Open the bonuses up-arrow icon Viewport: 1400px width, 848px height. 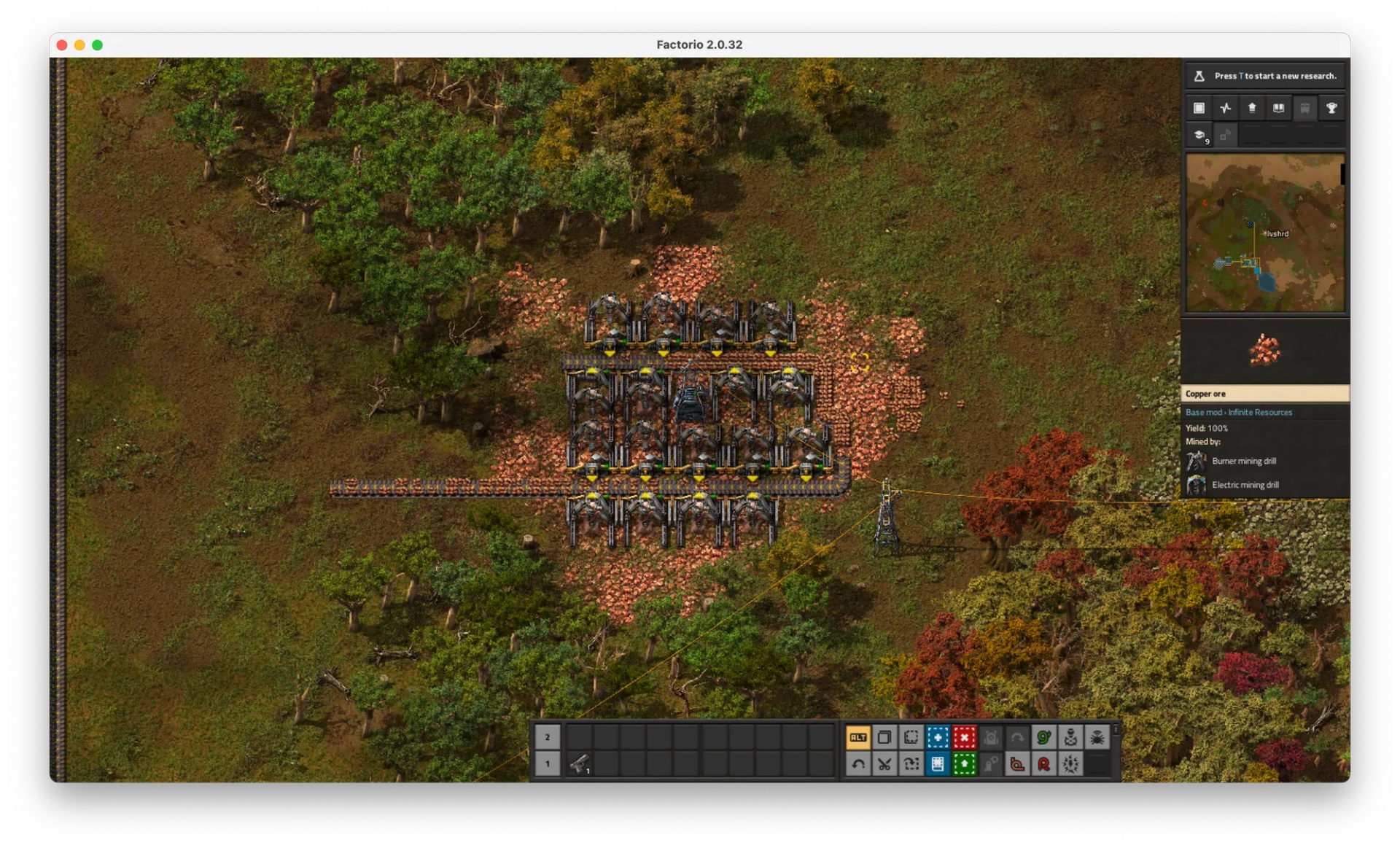(1252, 108)
